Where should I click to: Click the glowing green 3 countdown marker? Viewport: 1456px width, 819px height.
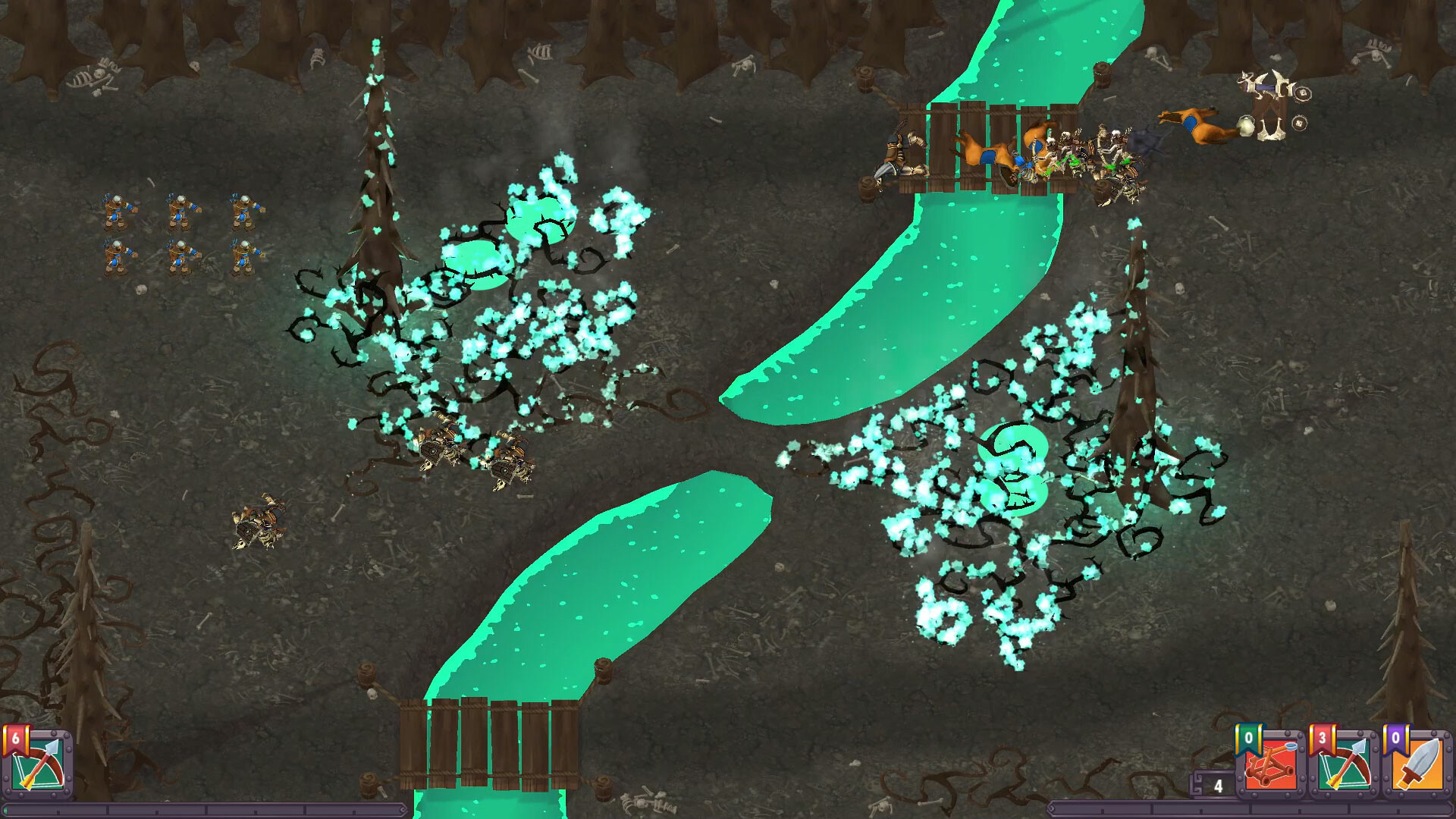1014,468
